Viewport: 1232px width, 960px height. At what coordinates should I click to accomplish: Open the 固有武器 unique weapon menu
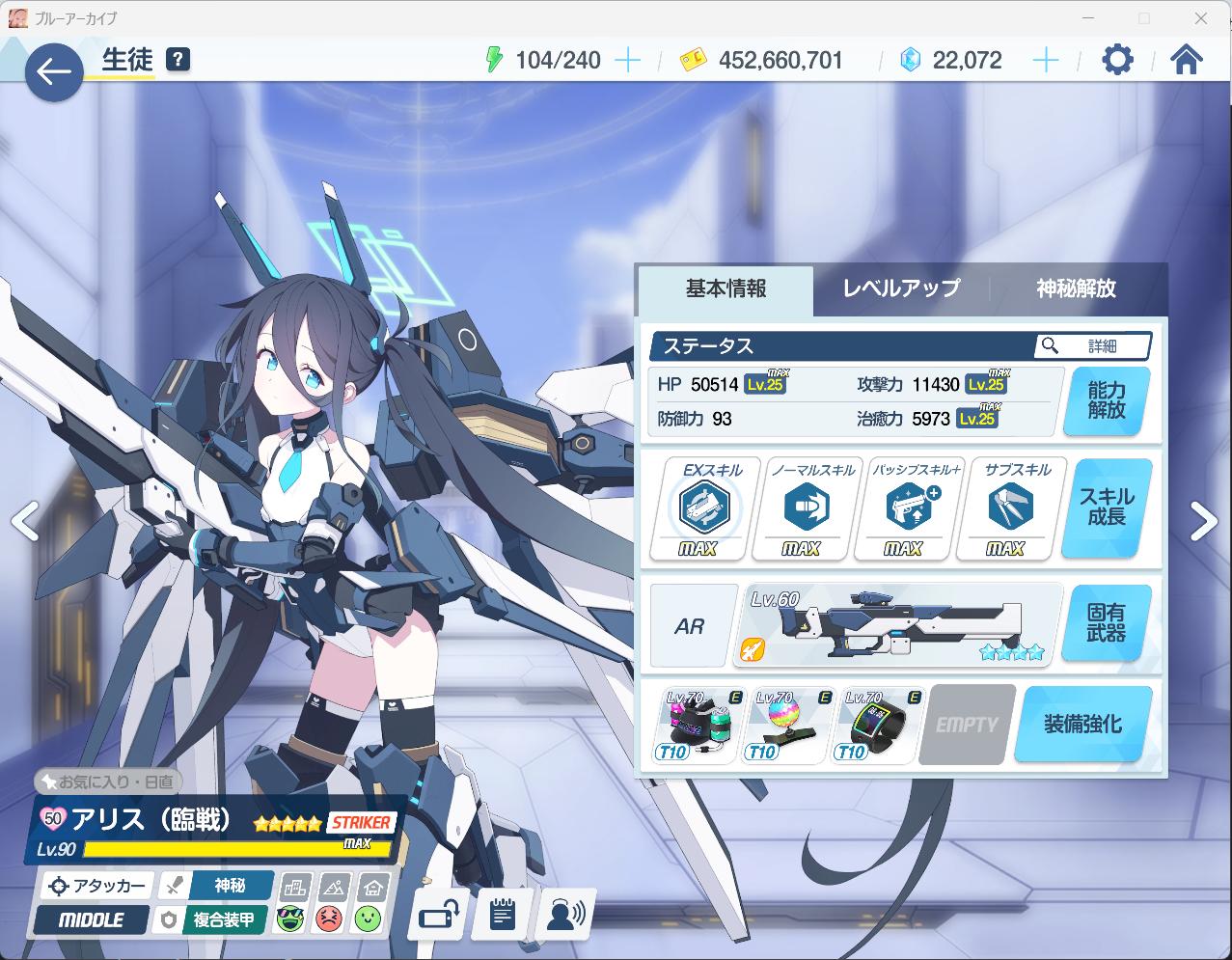(x=1107, y=624)
